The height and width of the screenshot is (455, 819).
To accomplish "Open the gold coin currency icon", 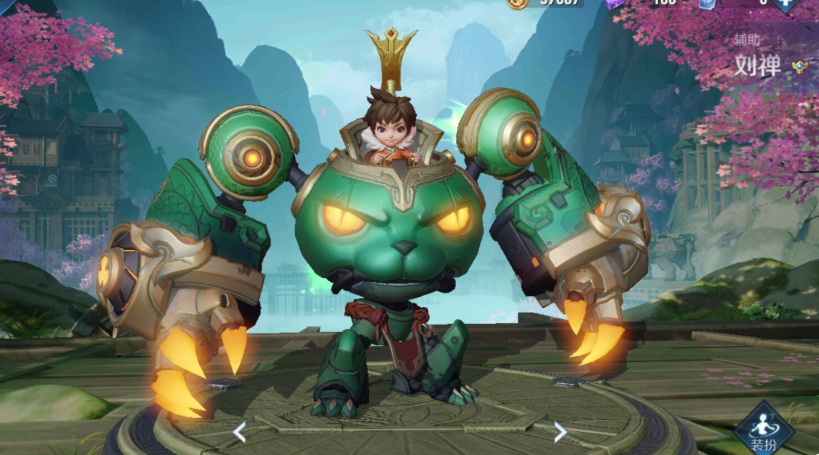I will [x=516, y=3].
